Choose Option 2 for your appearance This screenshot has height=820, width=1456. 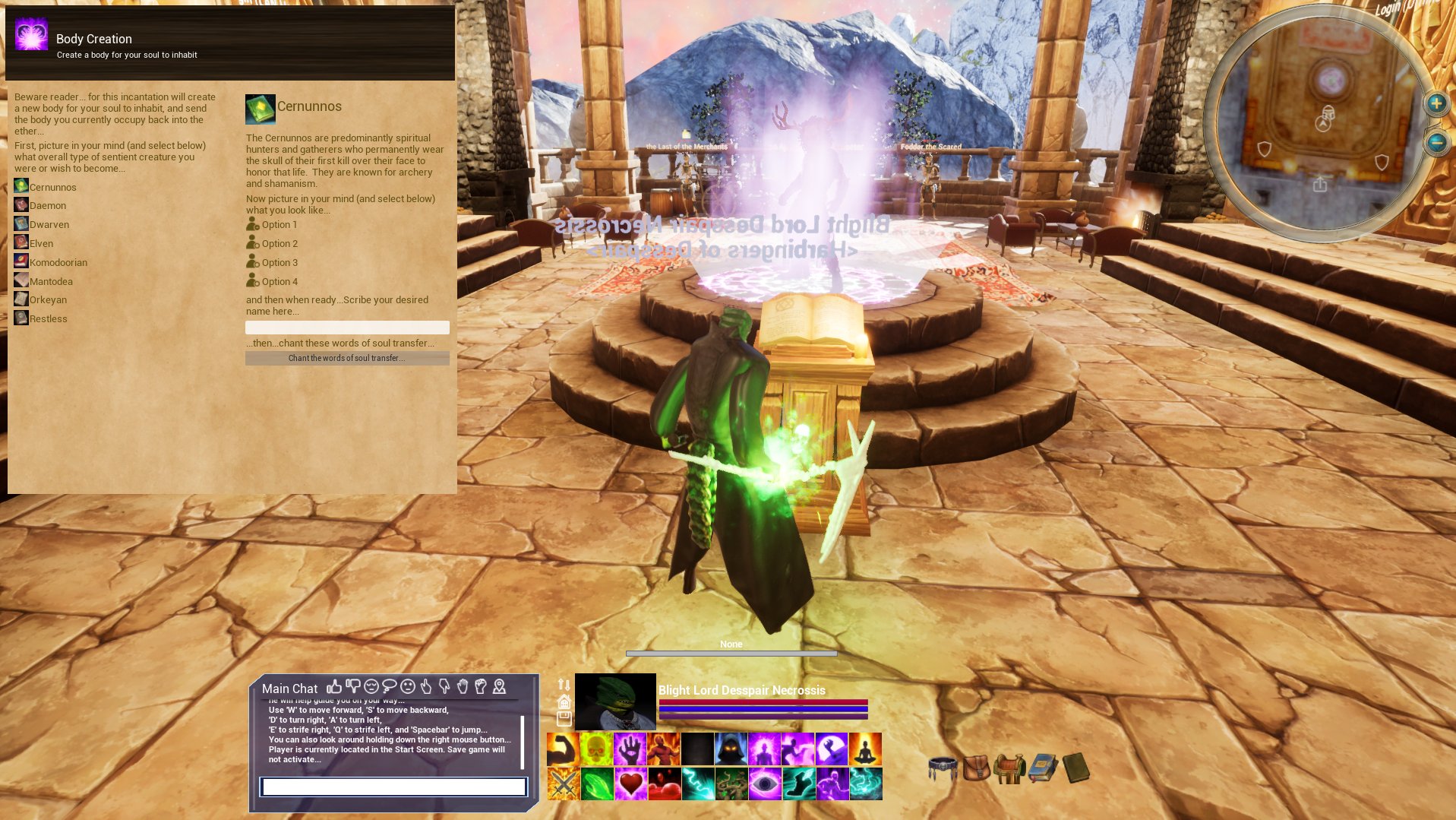click(x=281, y=243)
